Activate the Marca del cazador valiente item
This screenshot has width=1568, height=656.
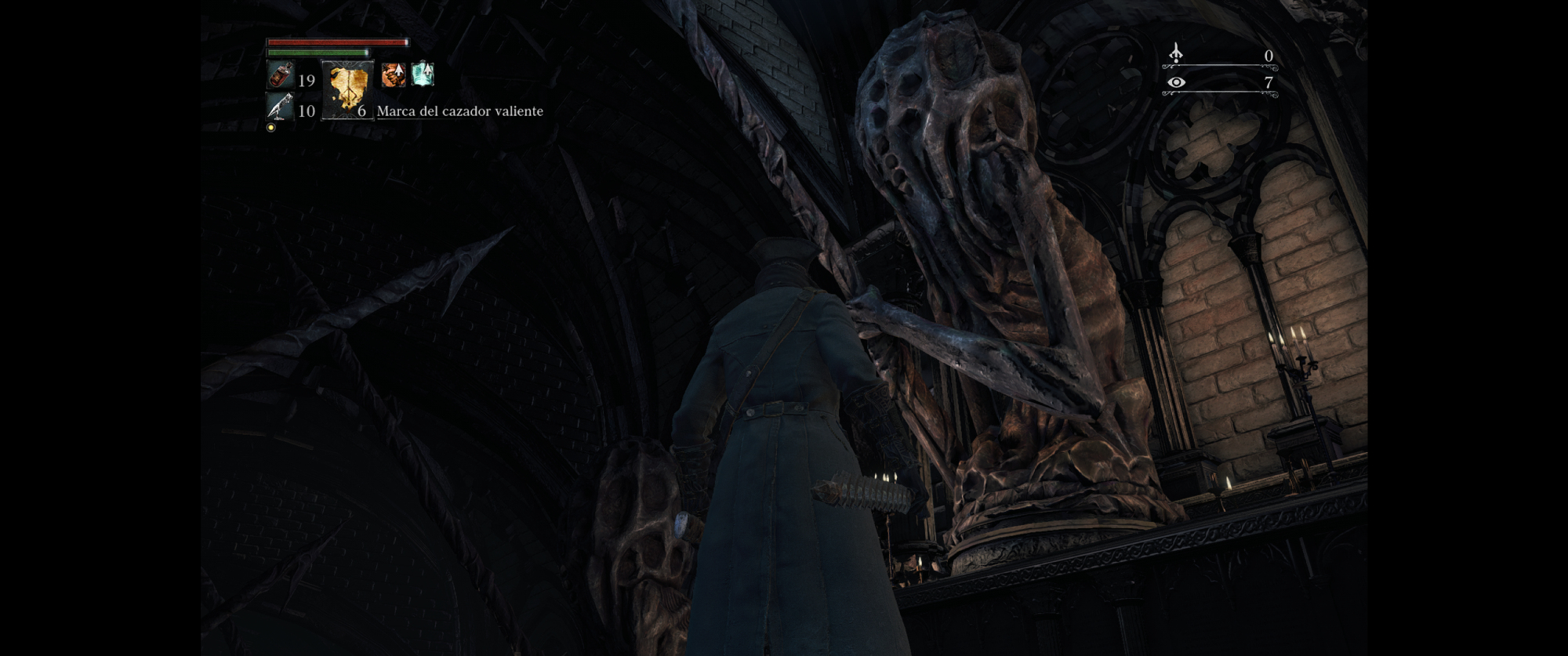pos(347,90)
